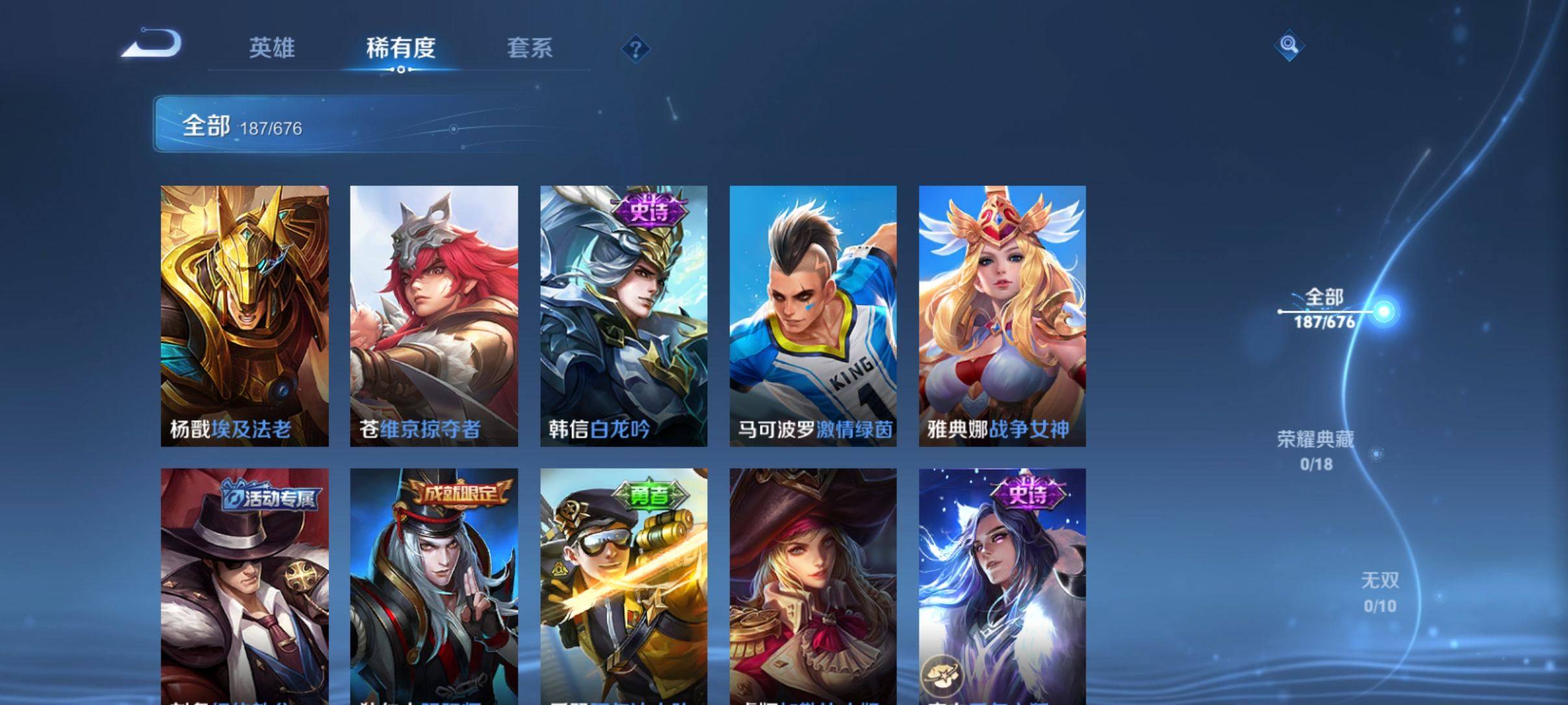Select the 稀有度 tab
The width and height of the screenshot is (1568, 705).
(x=400, y=47)
